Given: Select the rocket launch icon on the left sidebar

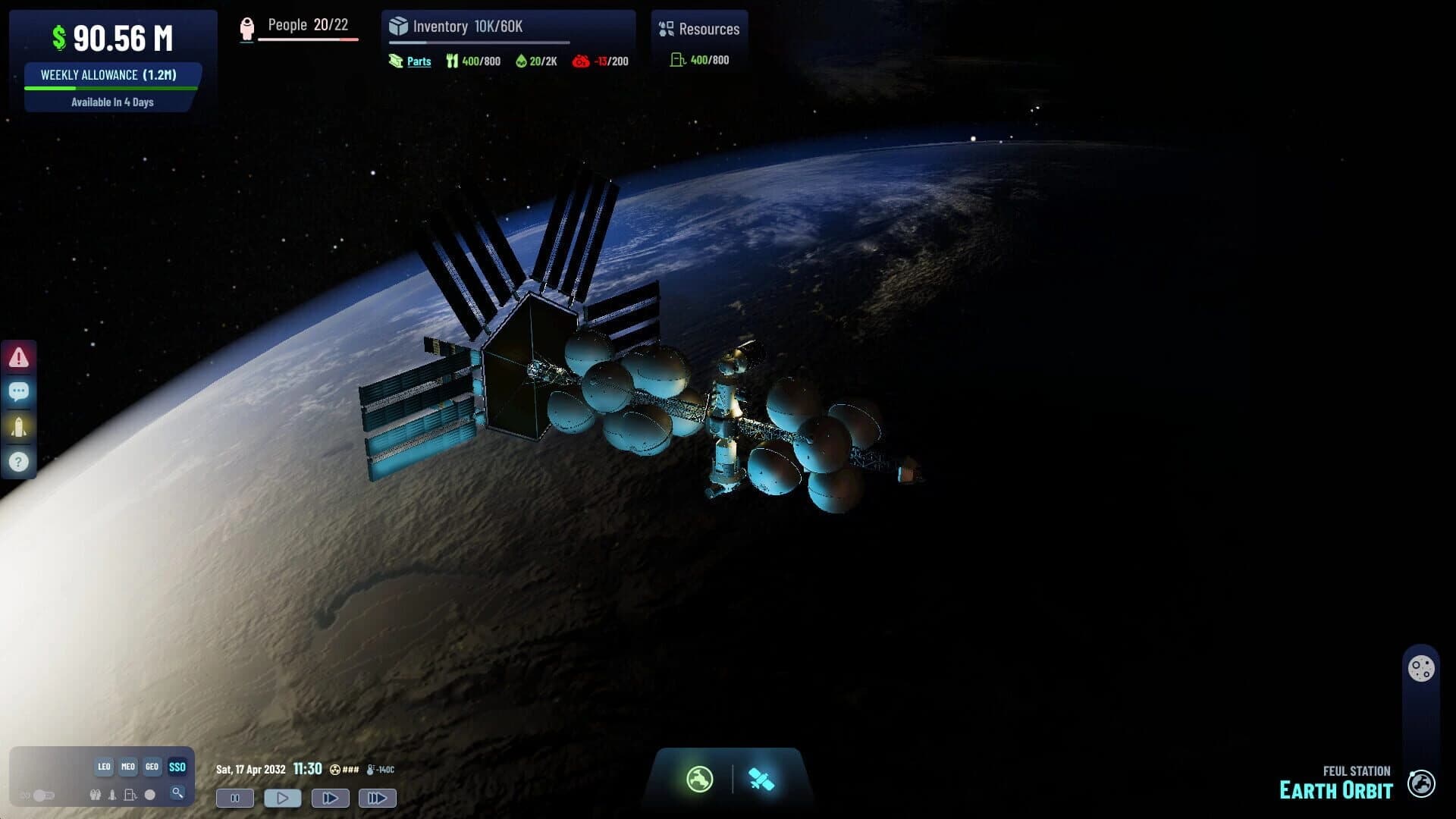Looking at the screenshot, I should [x=18, y=426].
